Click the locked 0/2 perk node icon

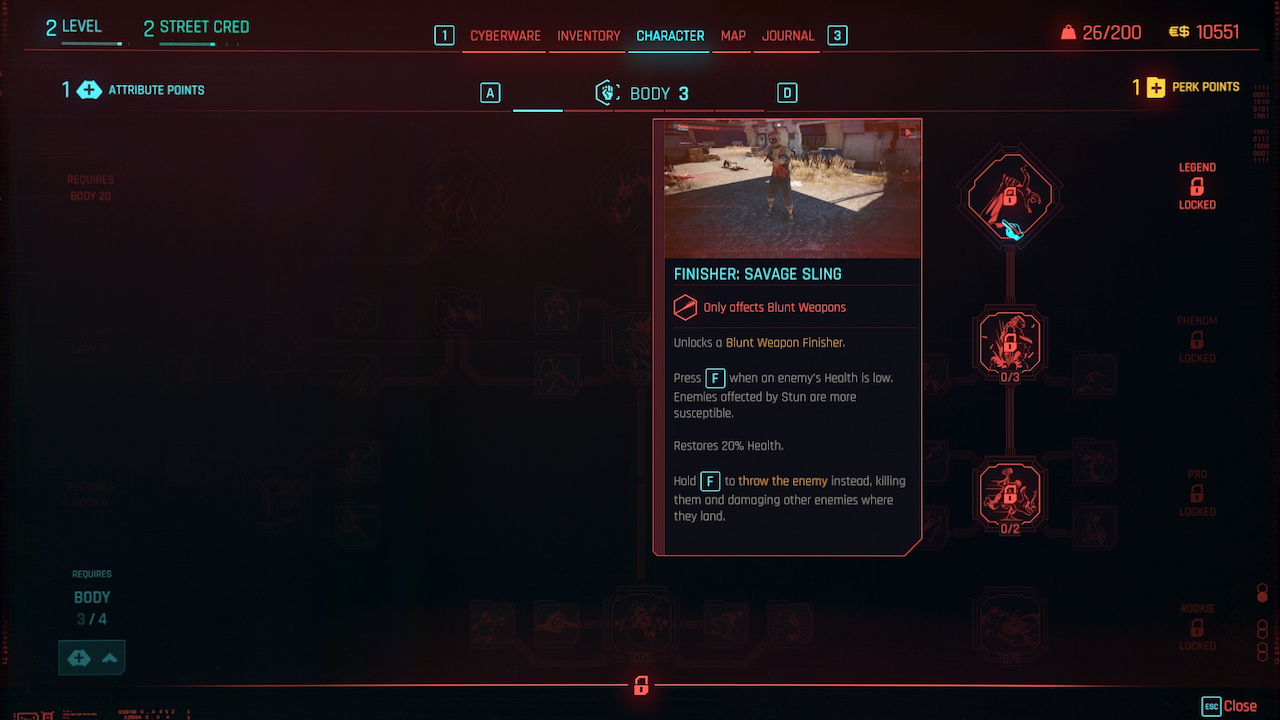[x=1009, y=494]
